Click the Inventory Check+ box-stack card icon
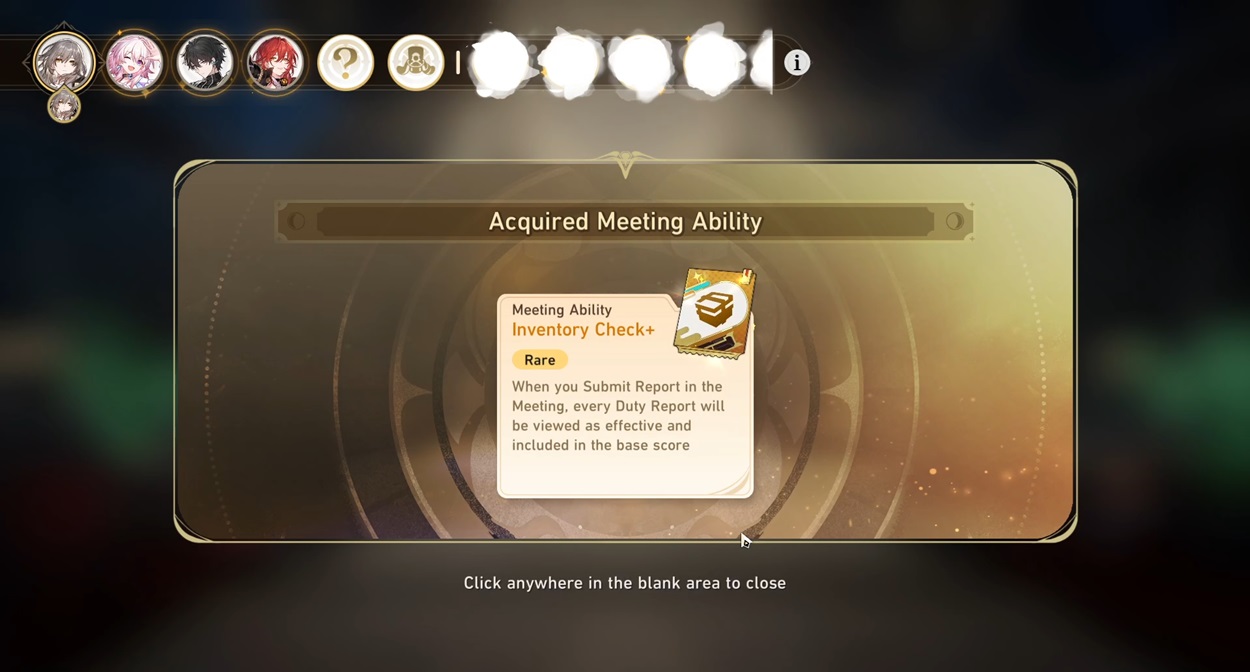The image size is (1250, 672). pos(714,312)
